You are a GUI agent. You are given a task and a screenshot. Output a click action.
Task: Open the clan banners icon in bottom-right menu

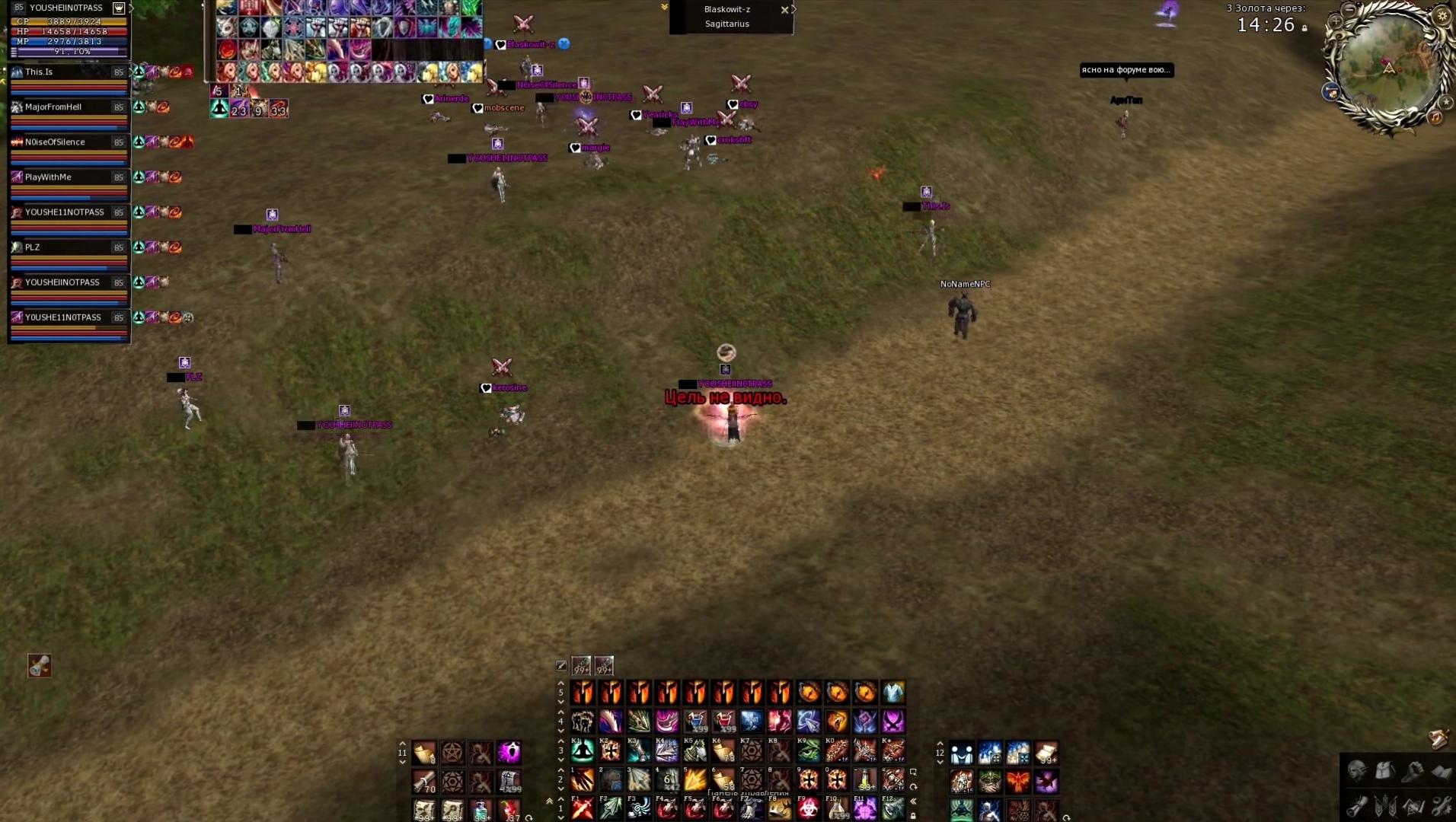coord(1386,807)
